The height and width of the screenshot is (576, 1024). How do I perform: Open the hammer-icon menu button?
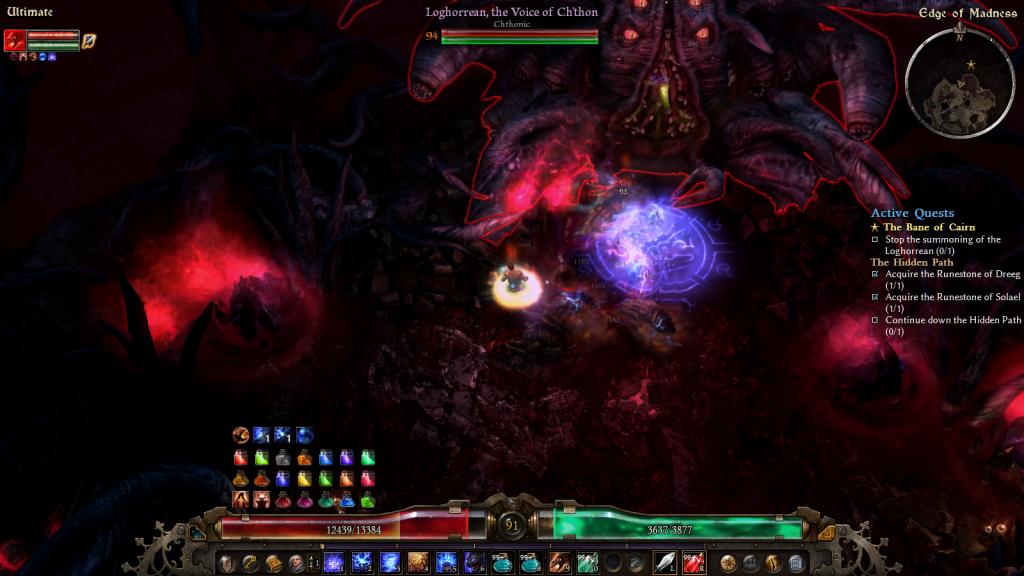click(x=249, y=563)
